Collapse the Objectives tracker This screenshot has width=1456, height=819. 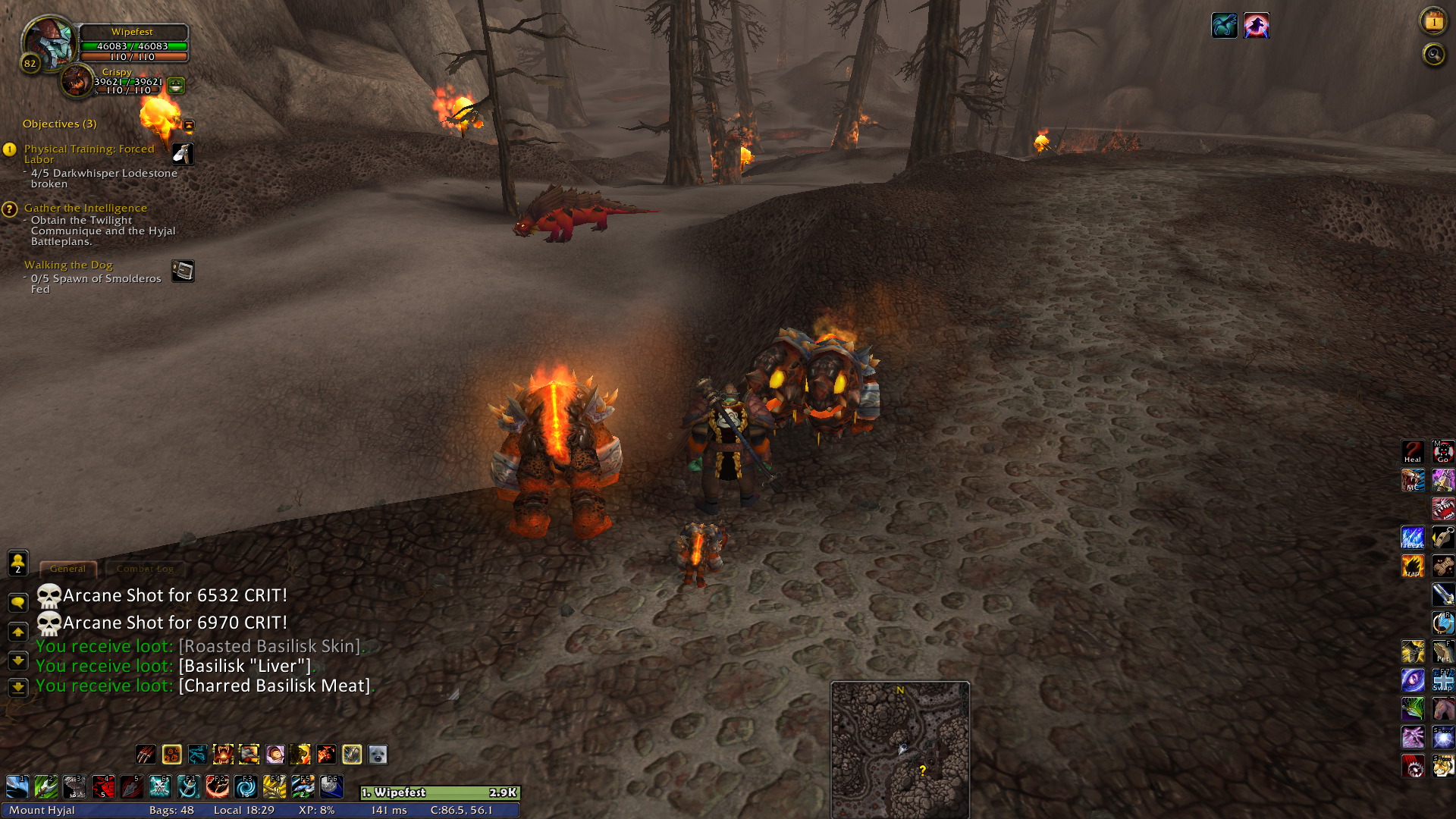[x=189, y=125]
